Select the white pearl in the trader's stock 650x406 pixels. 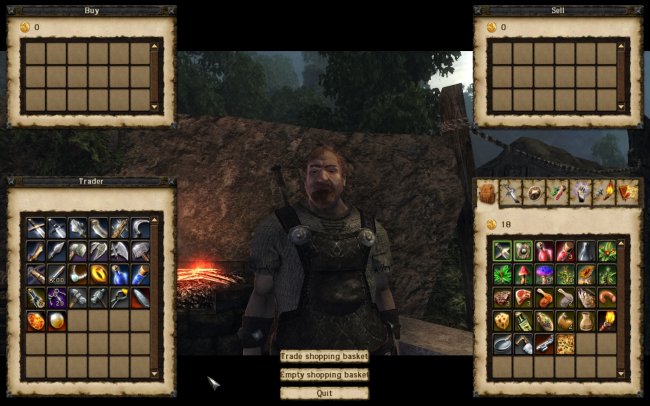tap(57, 320)
